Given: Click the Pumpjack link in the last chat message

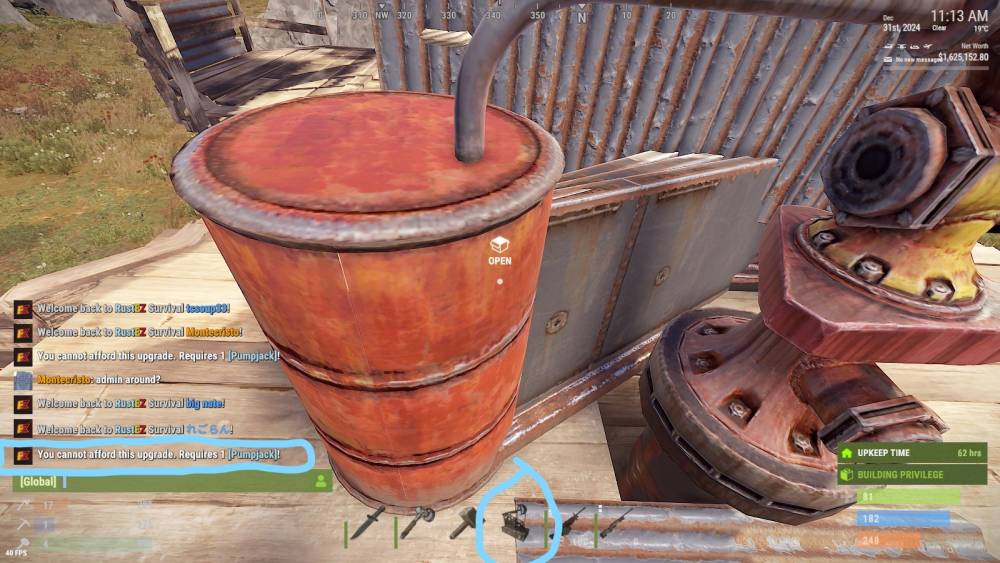Looking at the screenshot, I should point(253,455).
